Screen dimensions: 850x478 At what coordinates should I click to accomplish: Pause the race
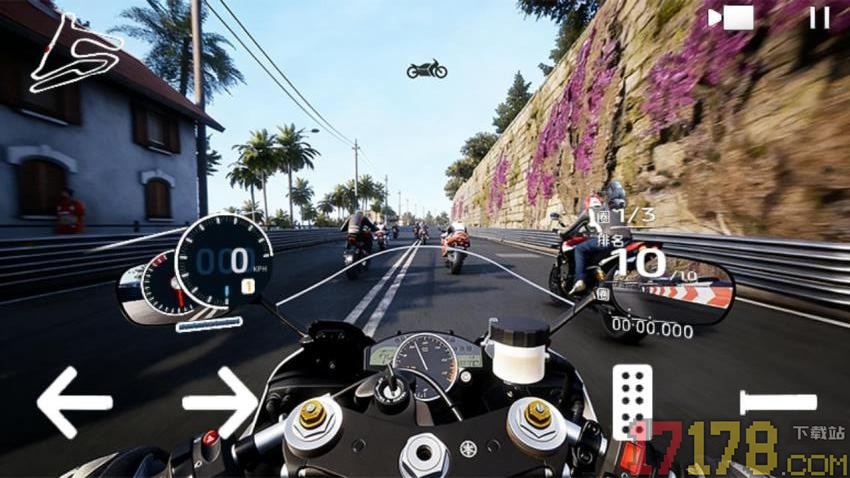[x=819, y=18]
